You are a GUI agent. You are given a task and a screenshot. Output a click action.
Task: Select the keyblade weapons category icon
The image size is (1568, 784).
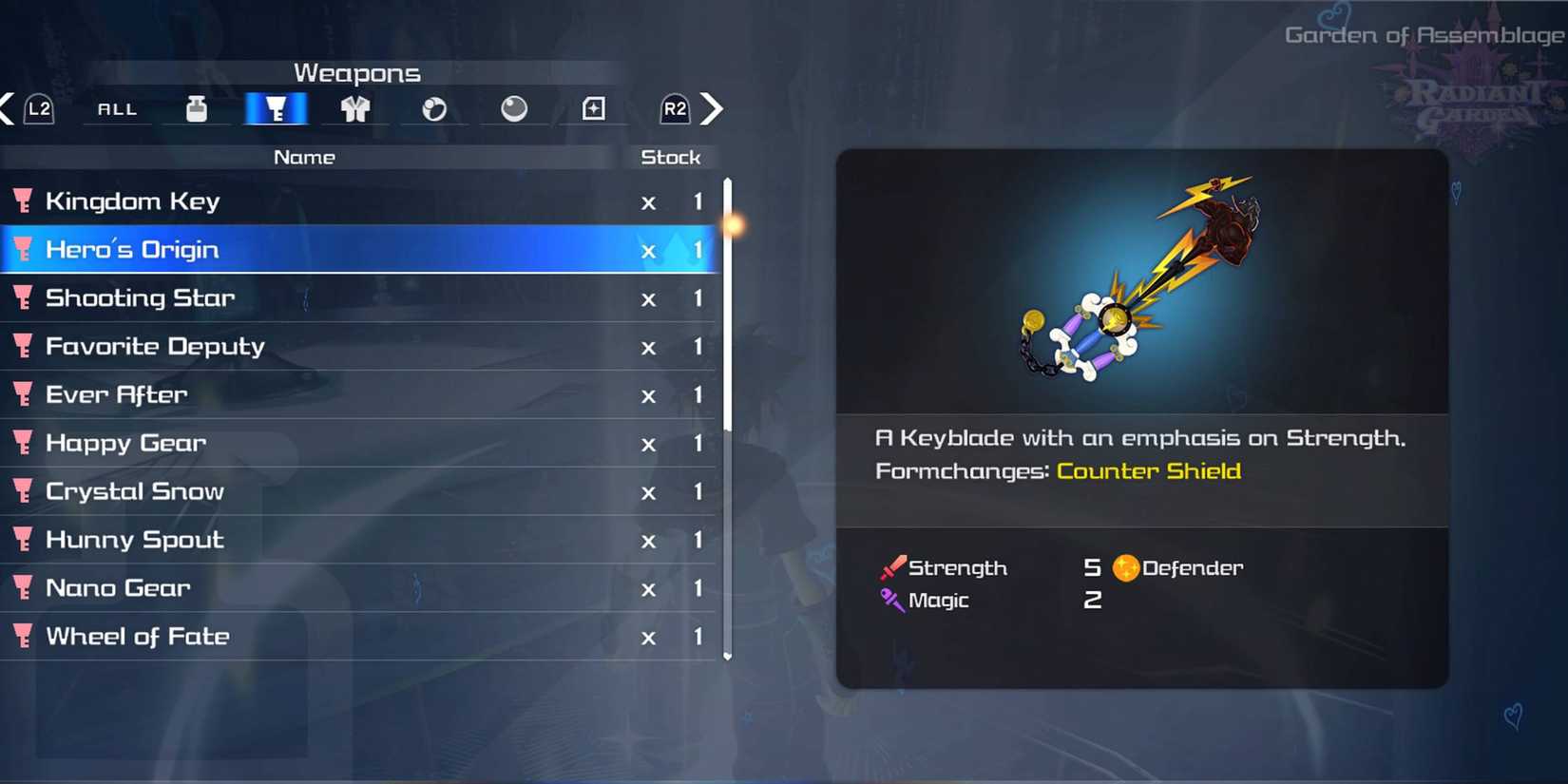[276, 108]
